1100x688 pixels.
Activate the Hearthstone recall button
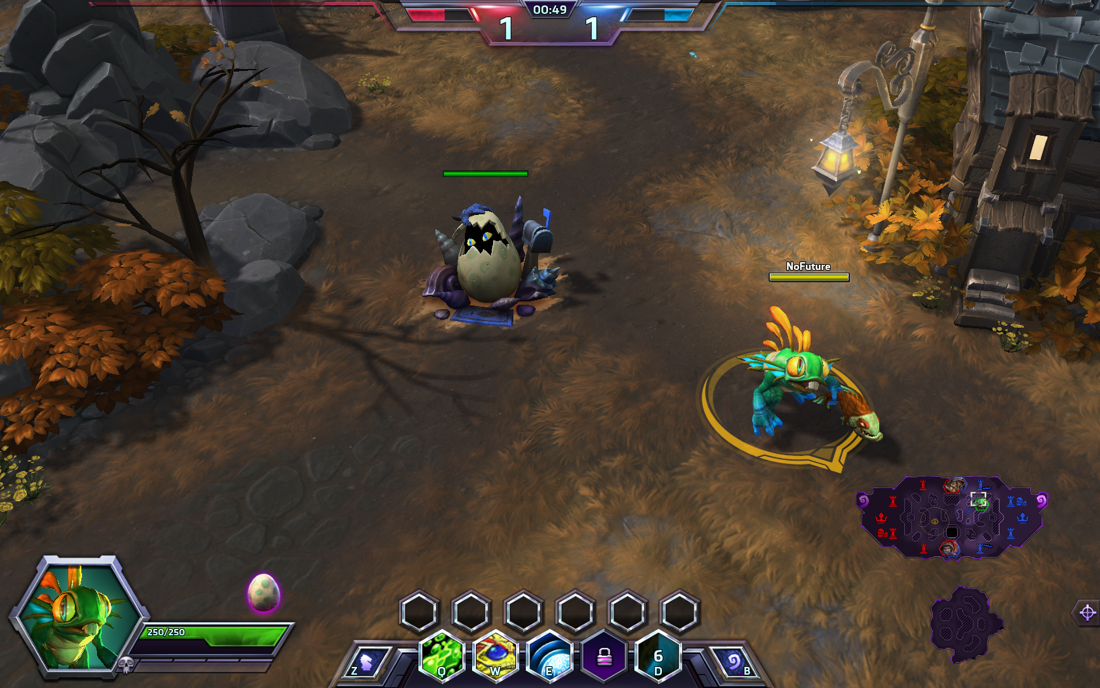(x=732, y=661)
